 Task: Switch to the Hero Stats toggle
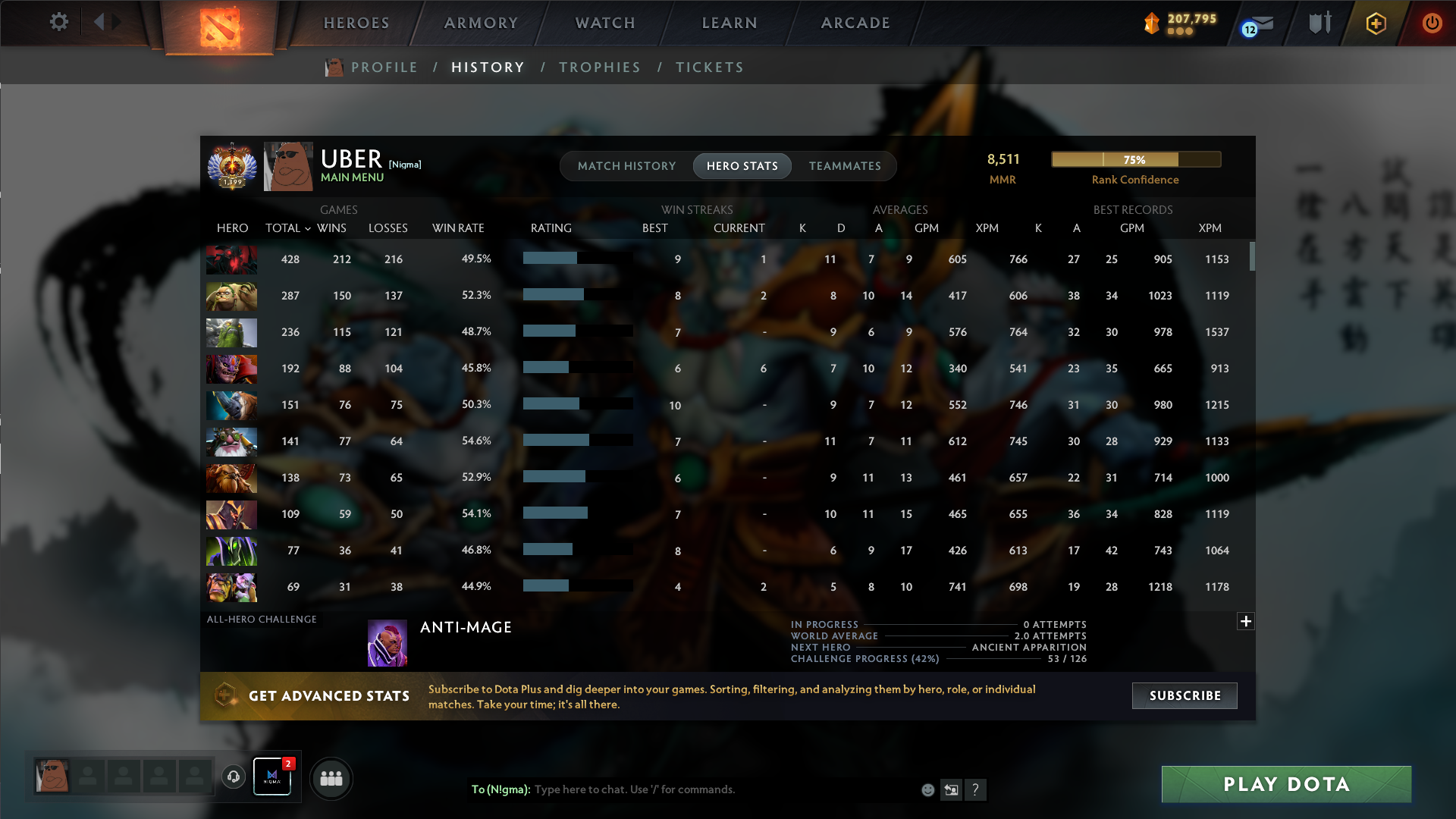point(742,165)
